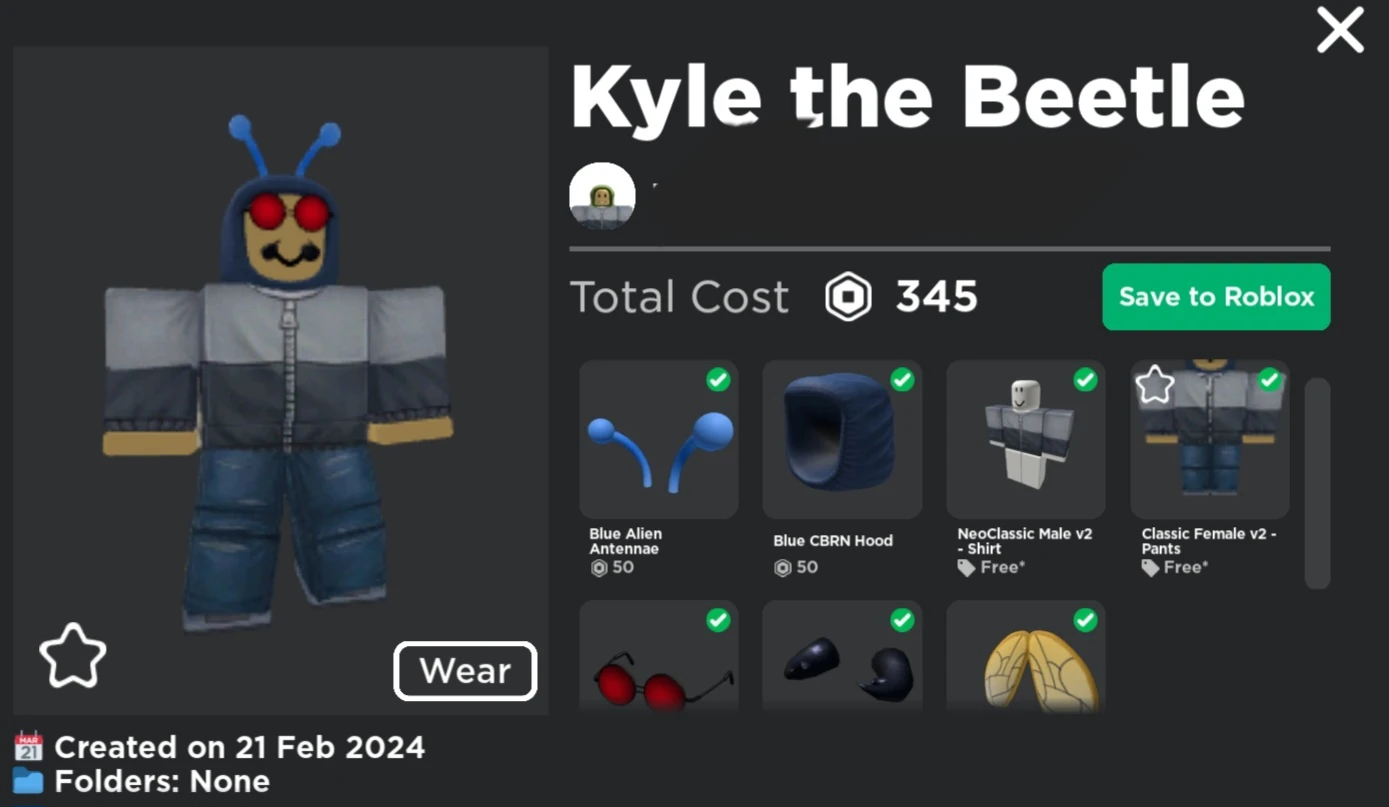Select the black horns item thumbnail
This screenshot has height=807, width=1389.
842,670
